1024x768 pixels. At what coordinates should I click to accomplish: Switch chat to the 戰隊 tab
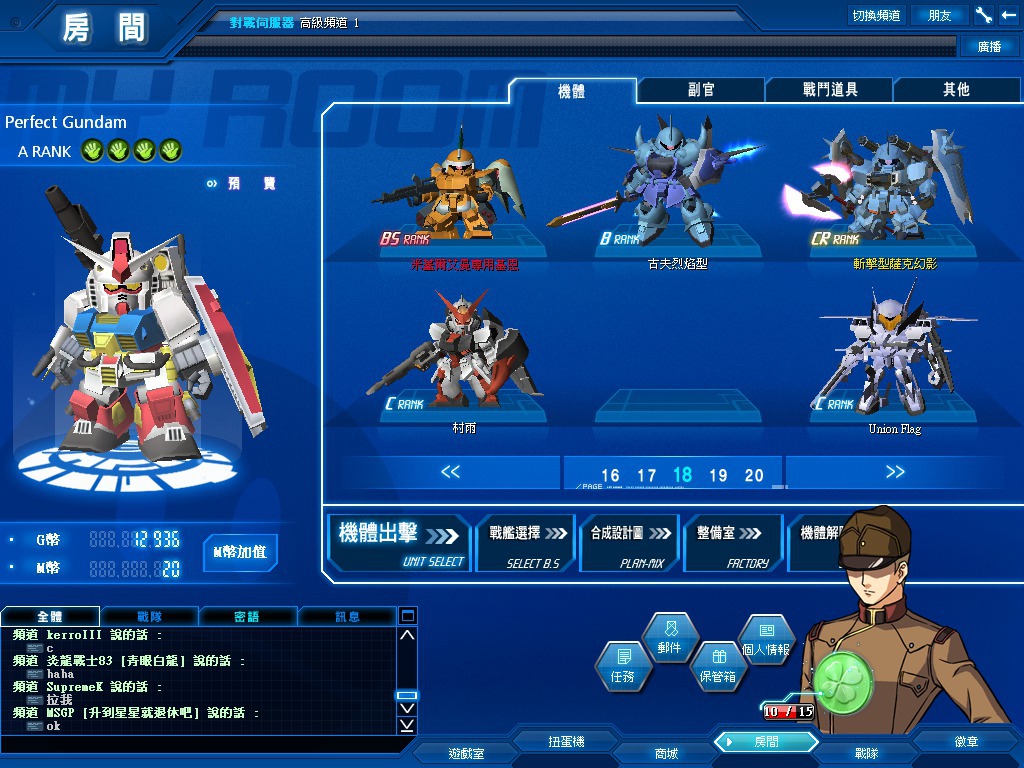click(148, 616)
